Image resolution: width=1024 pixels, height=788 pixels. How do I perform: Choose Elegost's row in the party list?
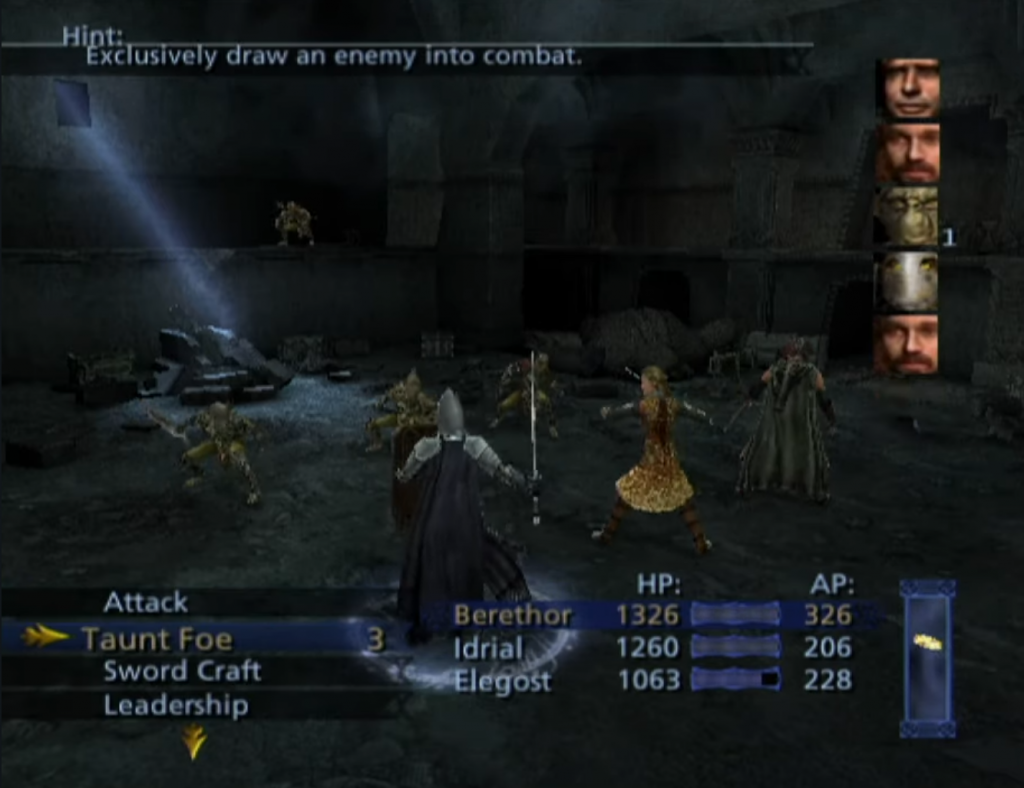pos(650,680)
